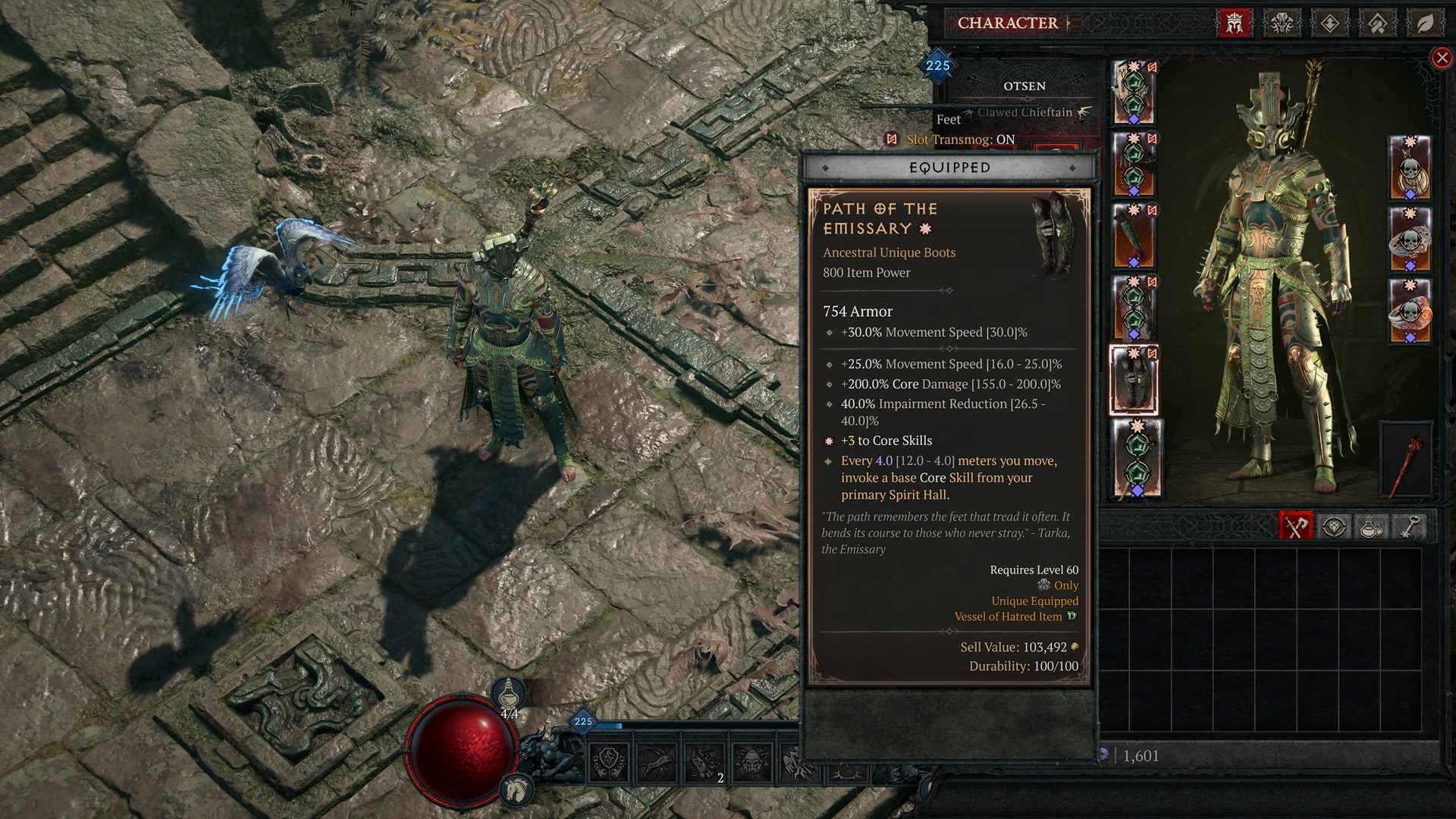The height and width of the screenshot is (819, 1456).
Task: Switch to the diamond-arrow tab
Action: tap(1329, 24)
